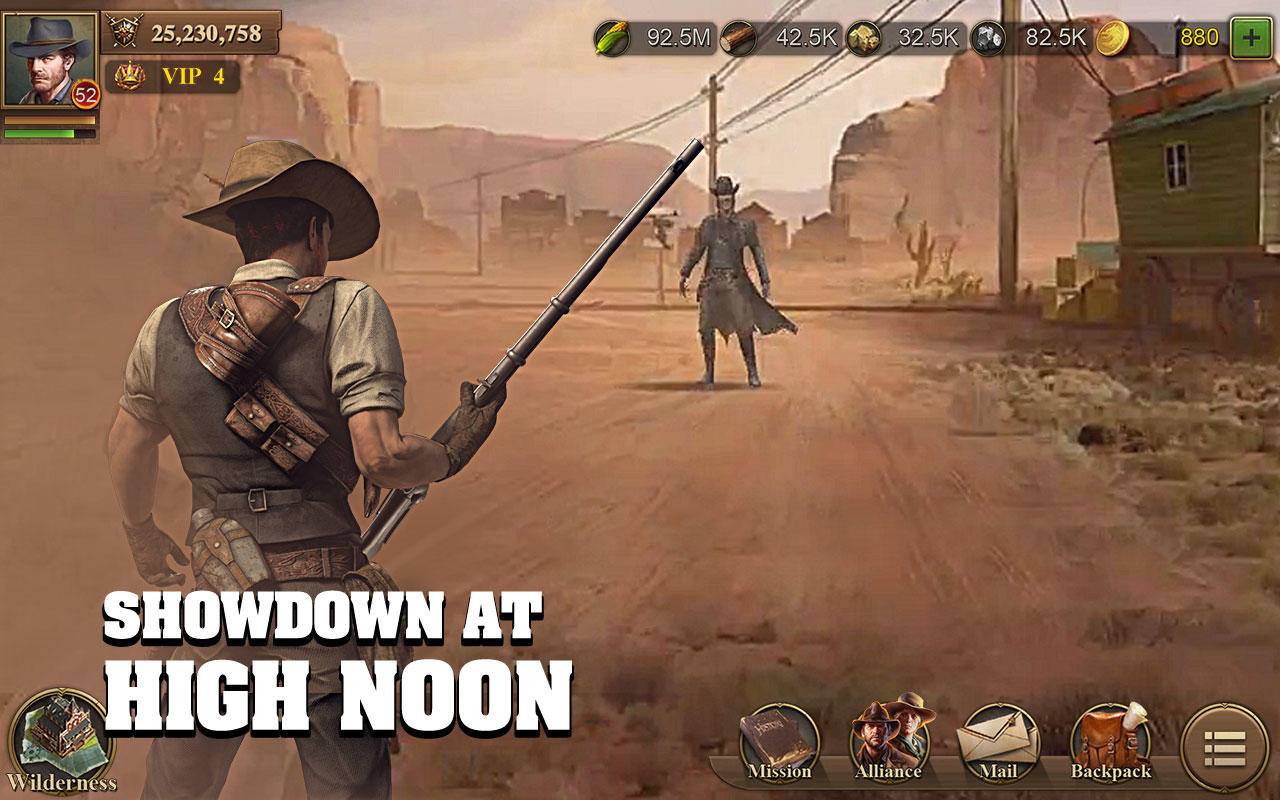Open the Alliance panel
1280x800 pixels.
point(890,741)
